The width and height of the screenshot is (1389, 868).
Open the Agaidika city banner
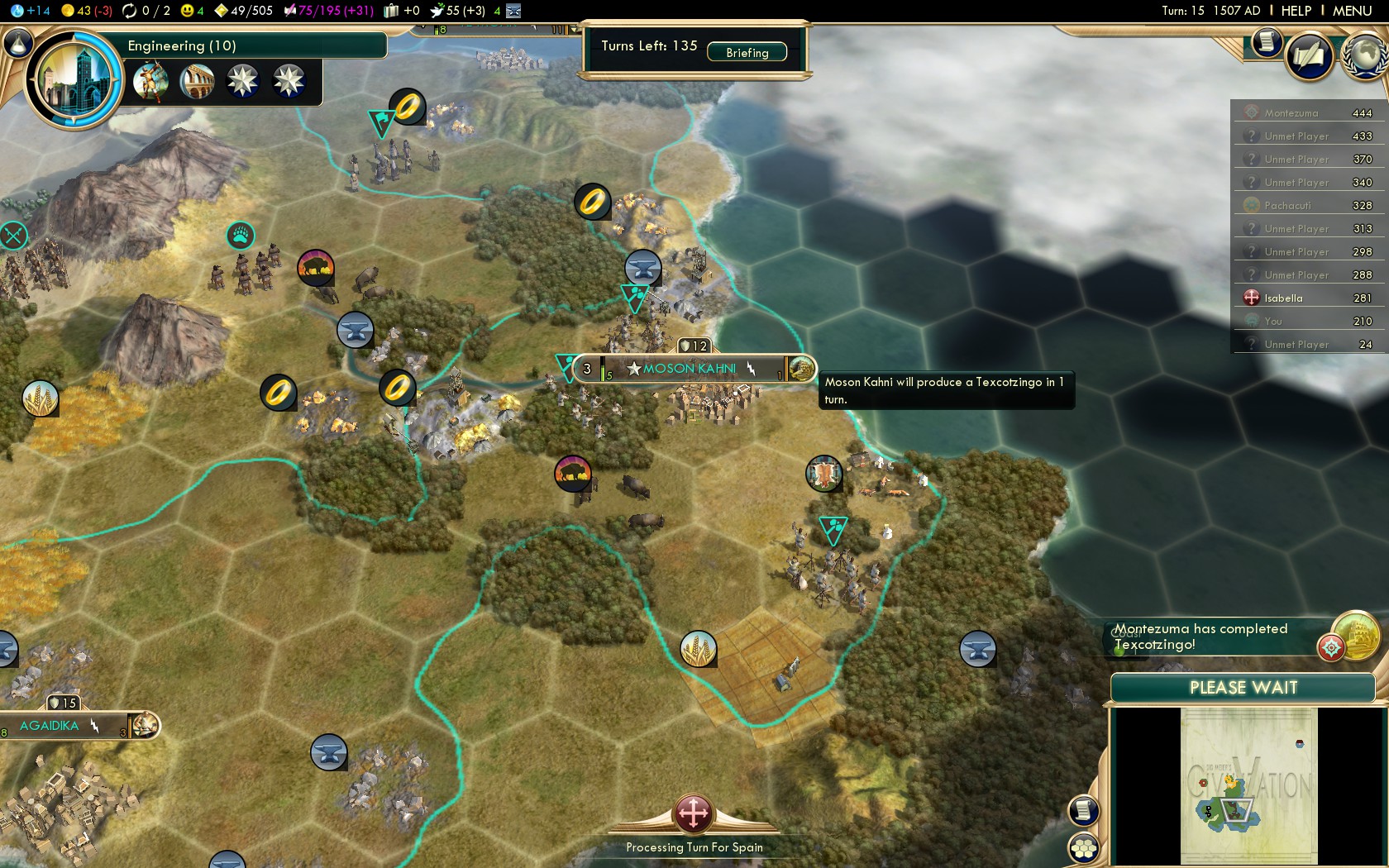click(x=50, y=726)
